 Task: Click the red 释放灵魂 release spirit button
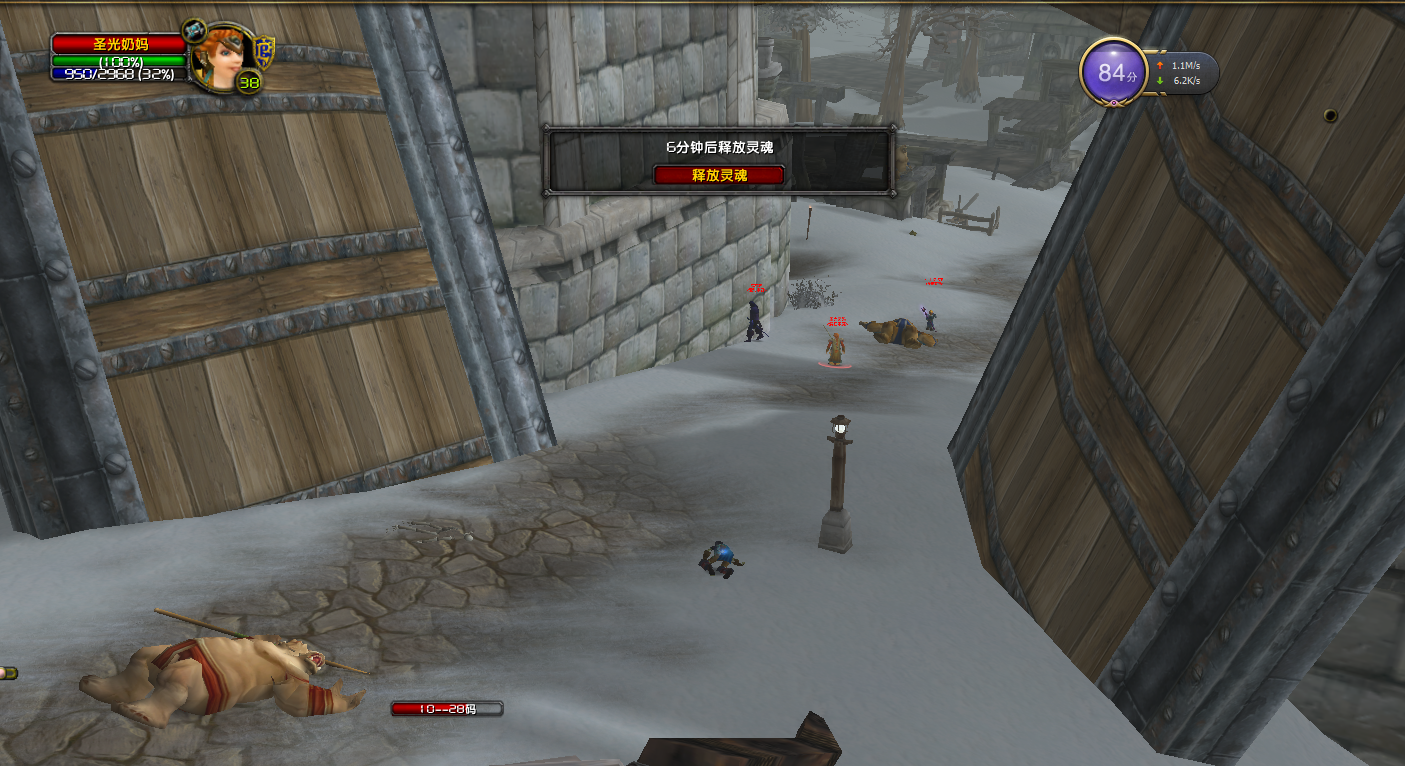(x=719, y=175)
